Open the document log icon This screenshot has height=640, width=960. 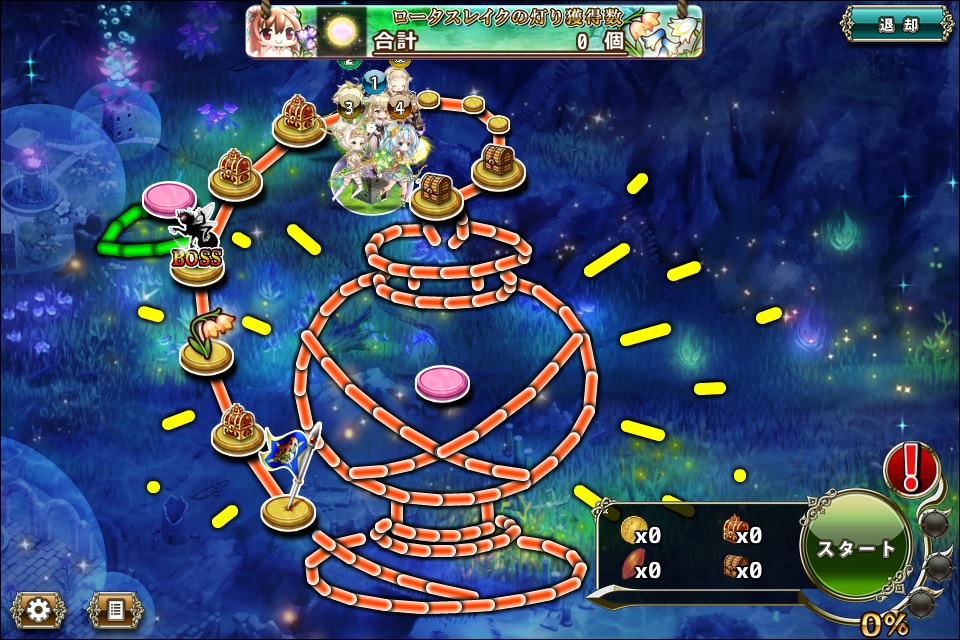click(114, 608)
